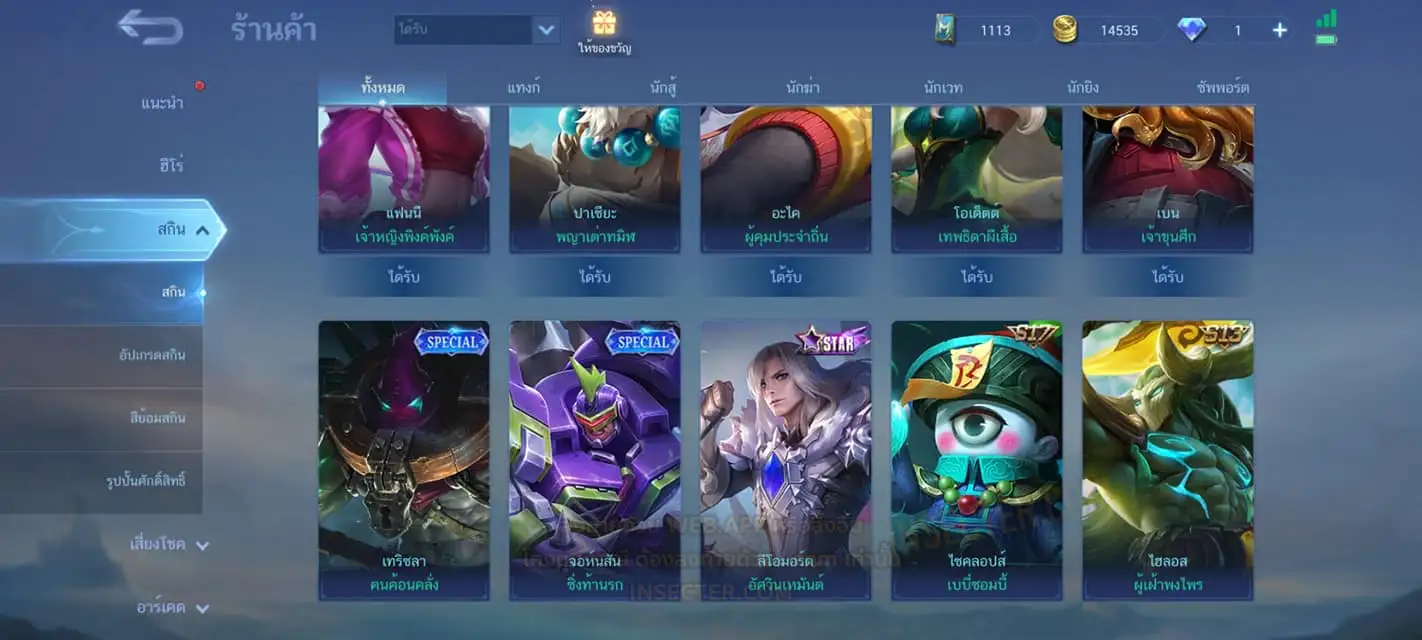Switch to the นักเวท tab
The image size is (1422, 640).
[x=943, y=88]
